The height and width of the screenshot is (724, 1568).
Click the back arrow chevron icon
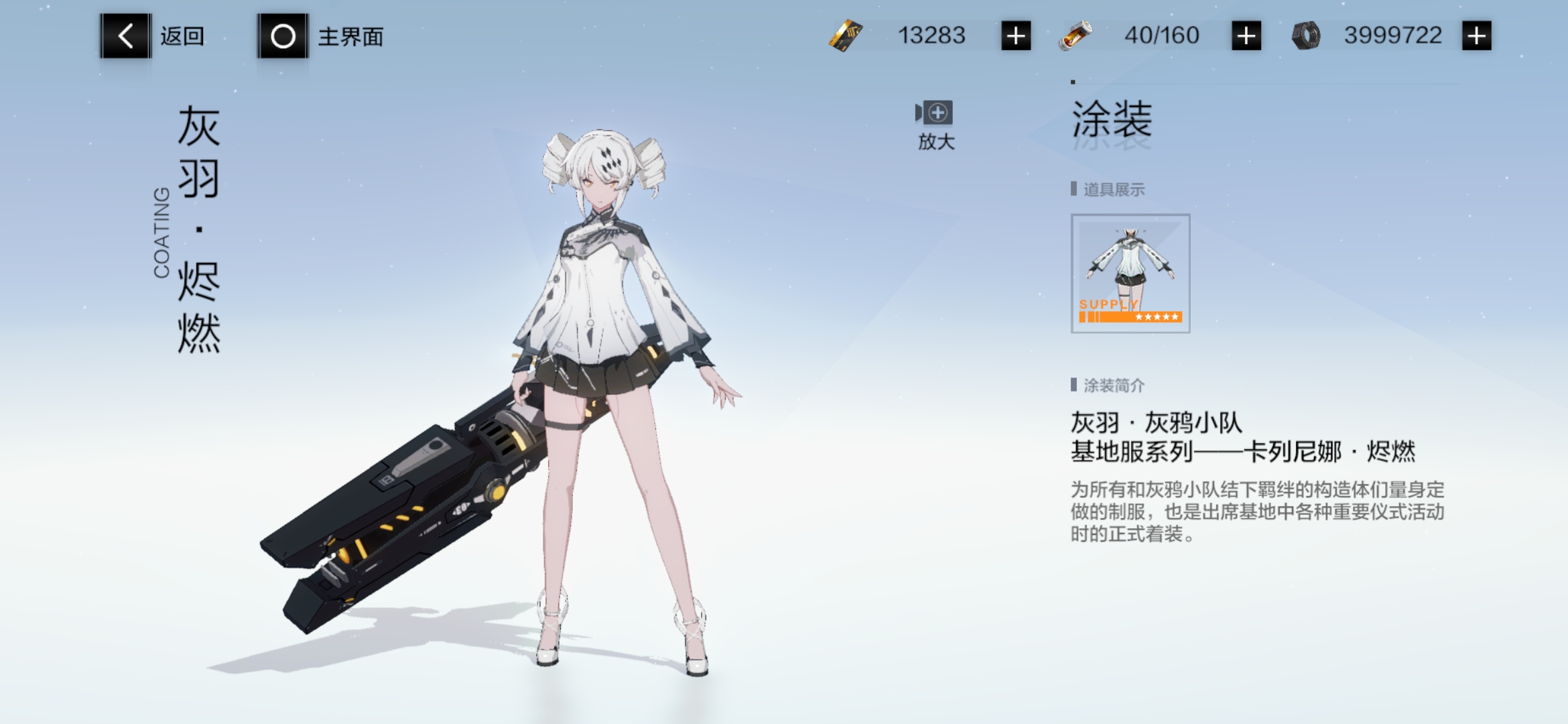(x=124, y=36)
